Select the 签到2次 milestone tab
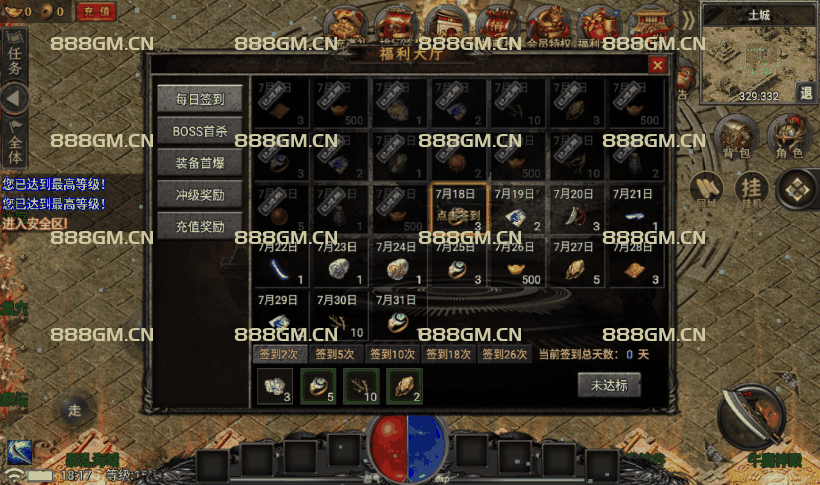The image size is (820, 485). (x=279, y=353)
